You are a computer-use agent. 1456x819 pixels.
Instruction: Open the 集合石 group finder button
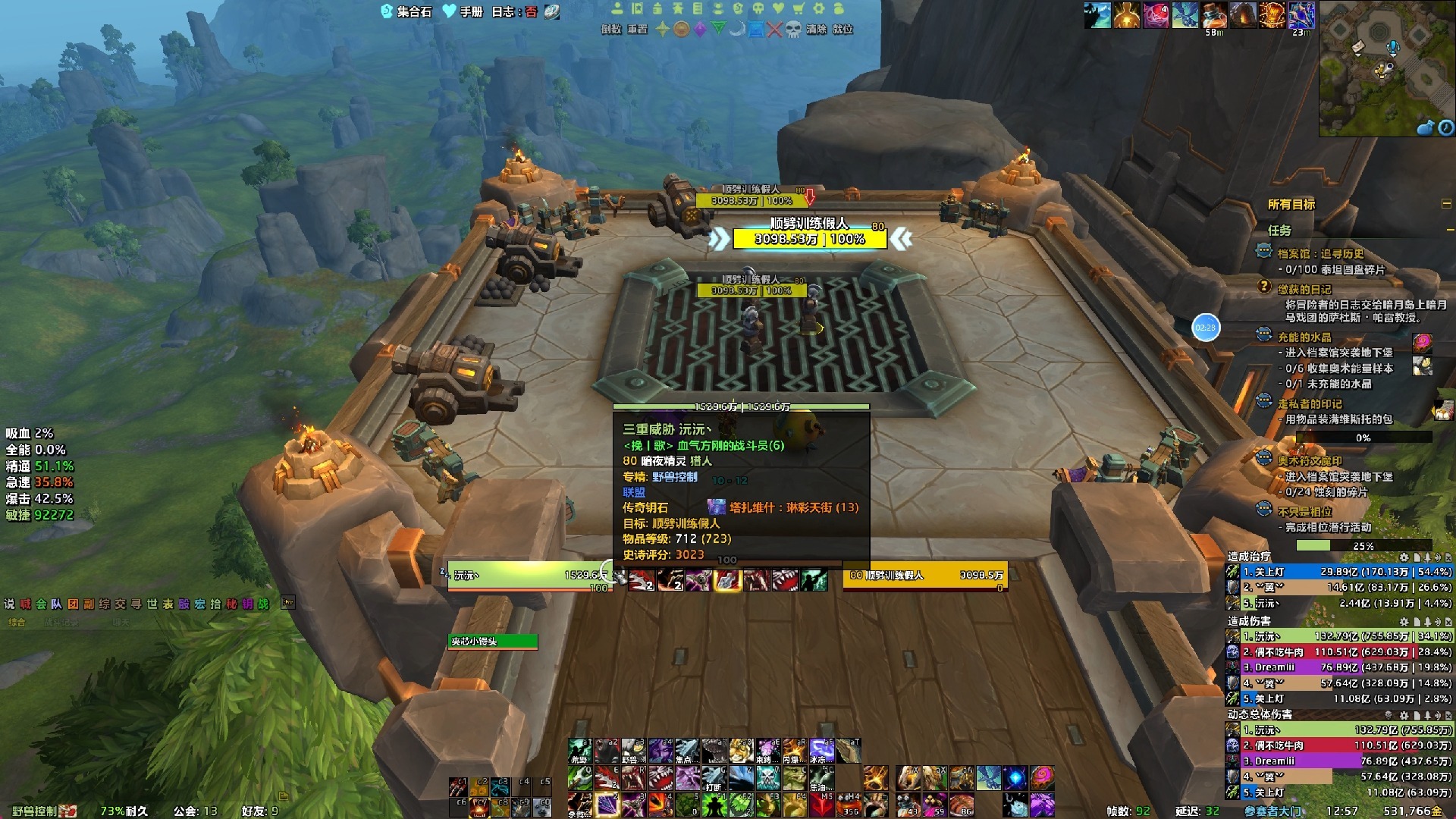click(x=406, y=11)
